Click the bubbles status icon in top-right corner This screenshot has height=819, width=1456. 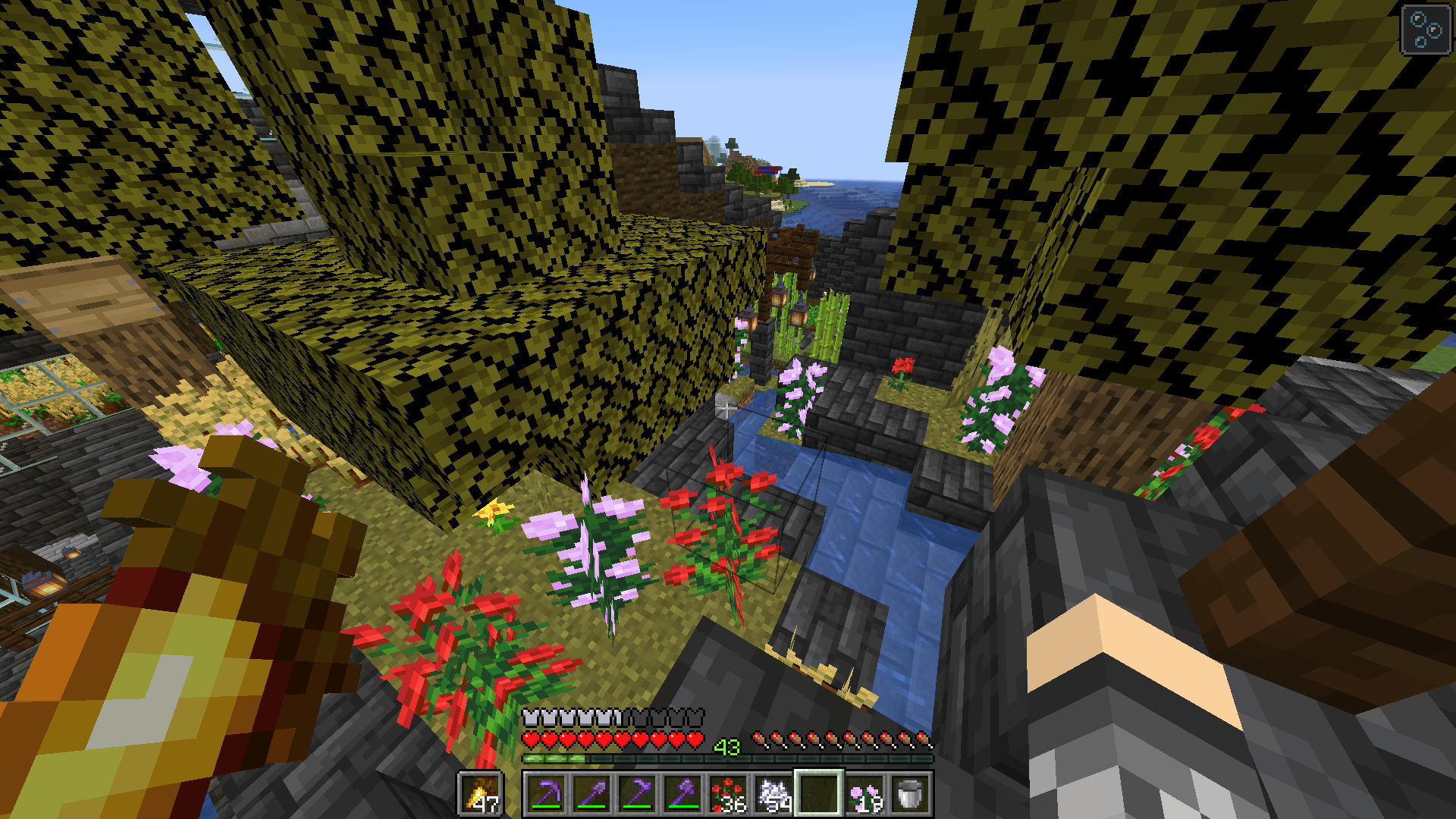pos(1424,30)
